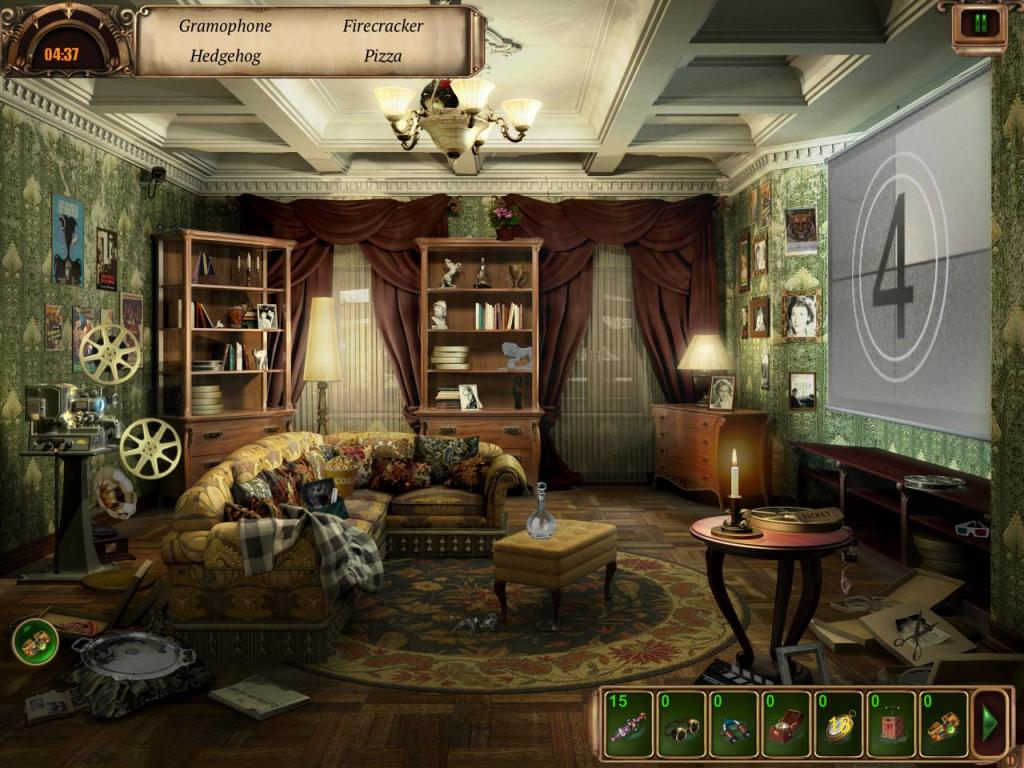The width and height of the screenshot is (1024, 768).
Task: Select the Pizza entry in the item list
Action: coord(383,56)
